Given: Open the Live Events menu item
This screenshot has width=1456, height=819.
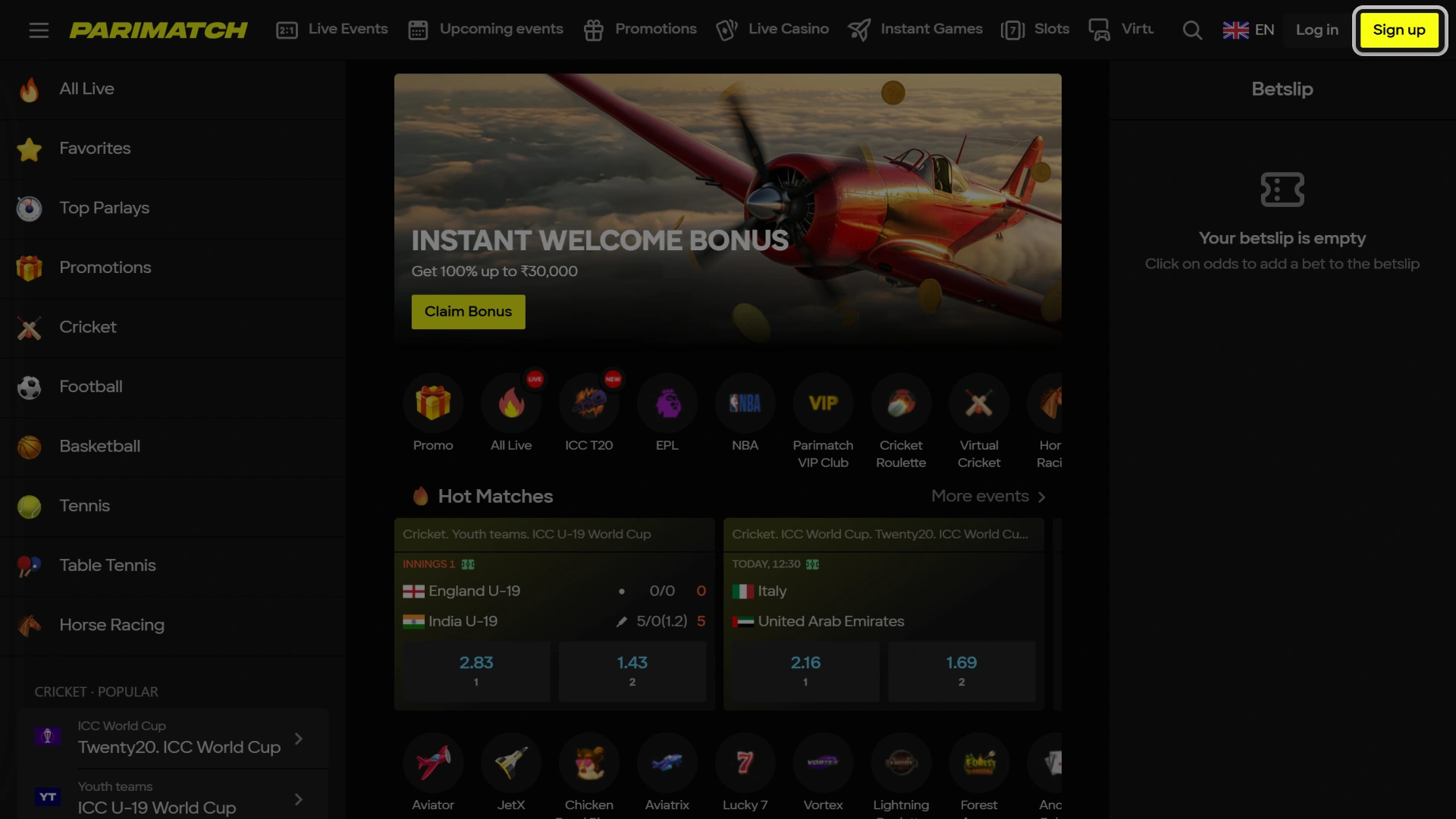Looking at the screenshot, I should [x=331, y=30].
